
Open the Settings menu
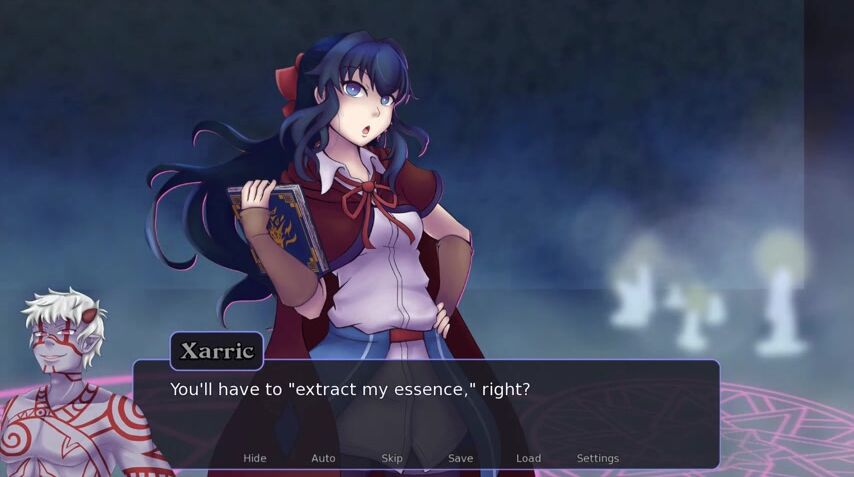tap(597, 458)
